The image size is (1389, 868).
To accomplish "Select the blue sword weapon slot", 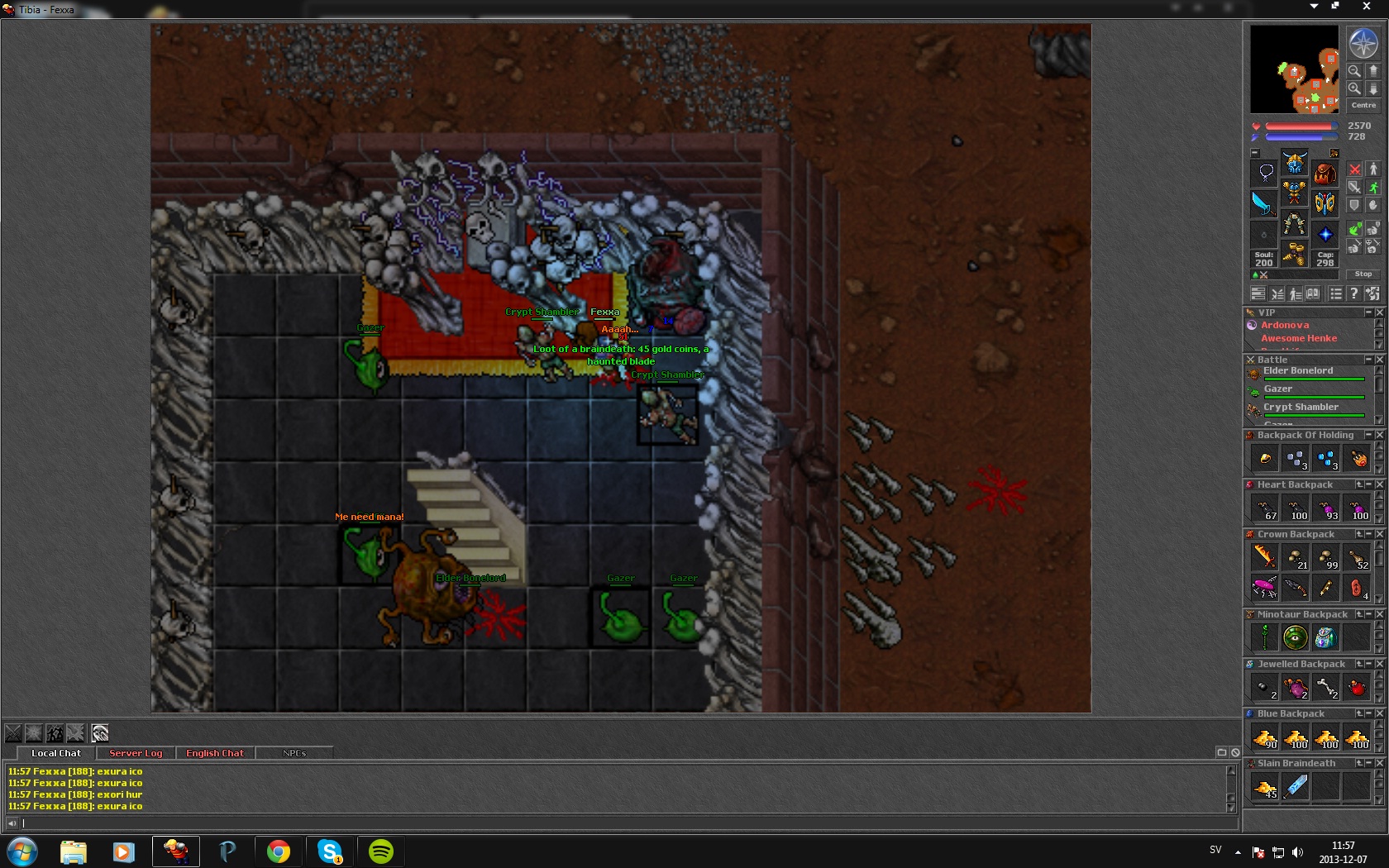I will (x=1264, y=203).
